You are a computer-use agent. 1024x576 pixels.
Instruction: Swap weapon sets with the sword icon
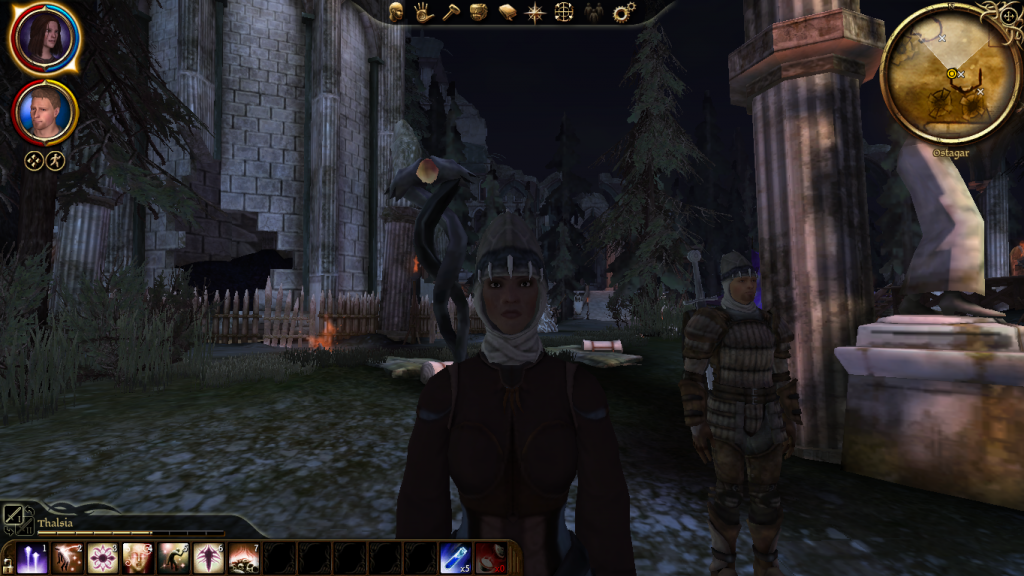point(17,517)
